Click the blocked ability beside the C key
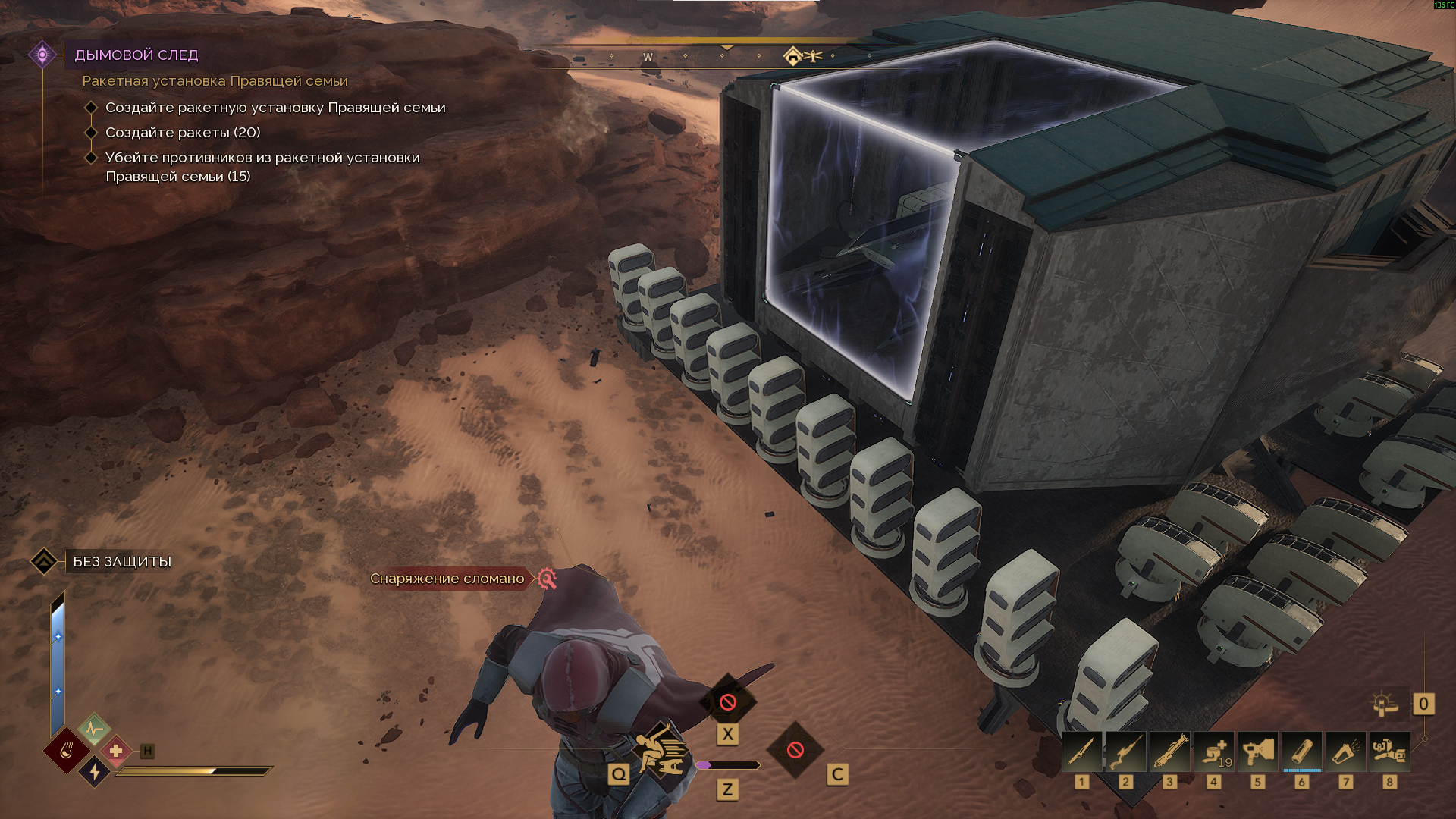Viewport: 1456px width, 819px height. click(795, 750)
